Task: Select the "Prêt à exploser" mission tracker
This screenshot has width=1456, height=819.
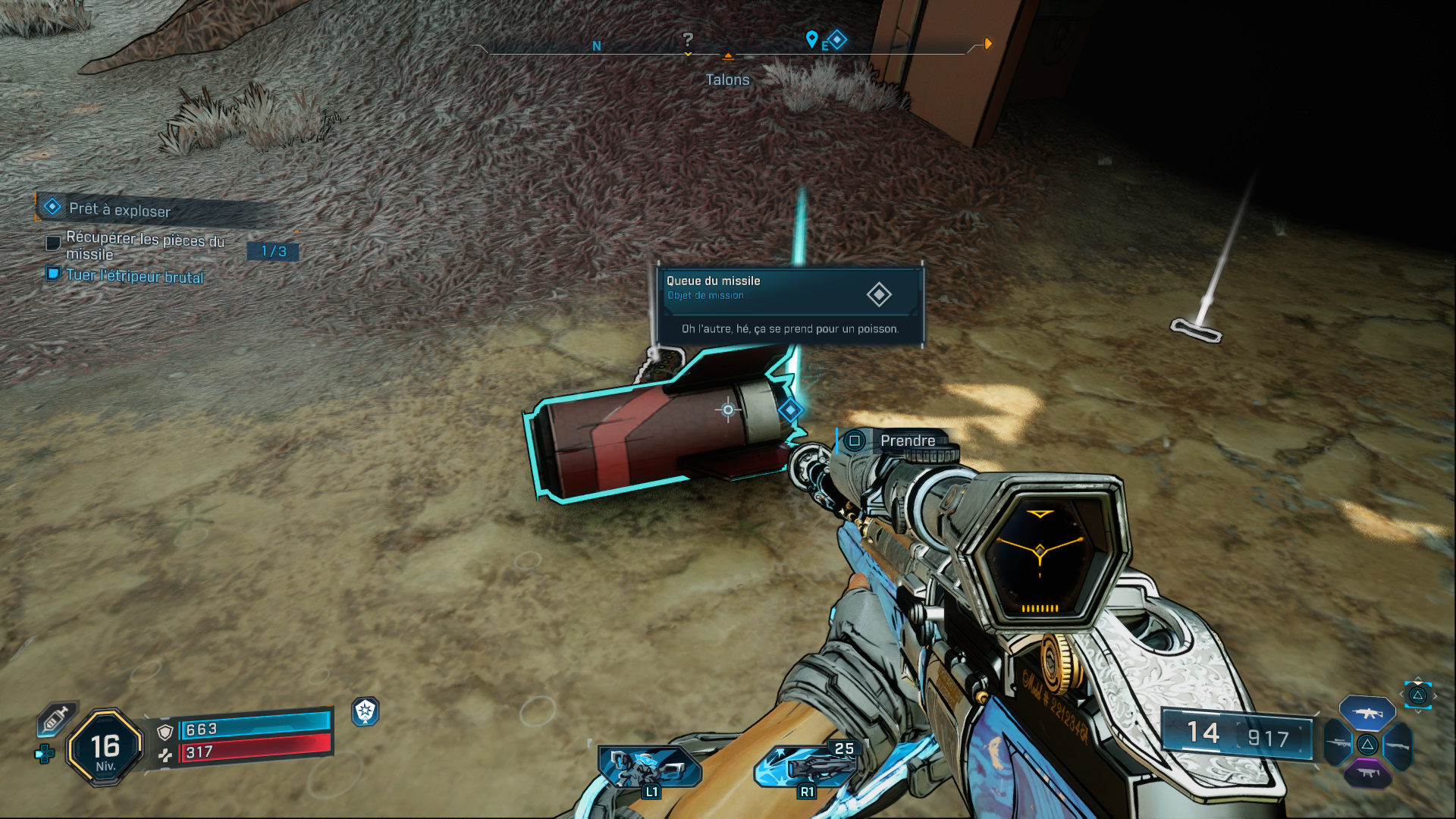Action: (x=120, y=209)
